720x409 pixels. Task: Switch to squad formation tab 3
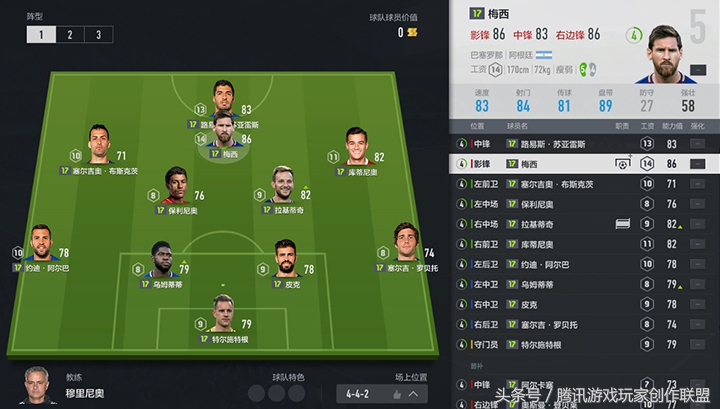tap(98, 35)
